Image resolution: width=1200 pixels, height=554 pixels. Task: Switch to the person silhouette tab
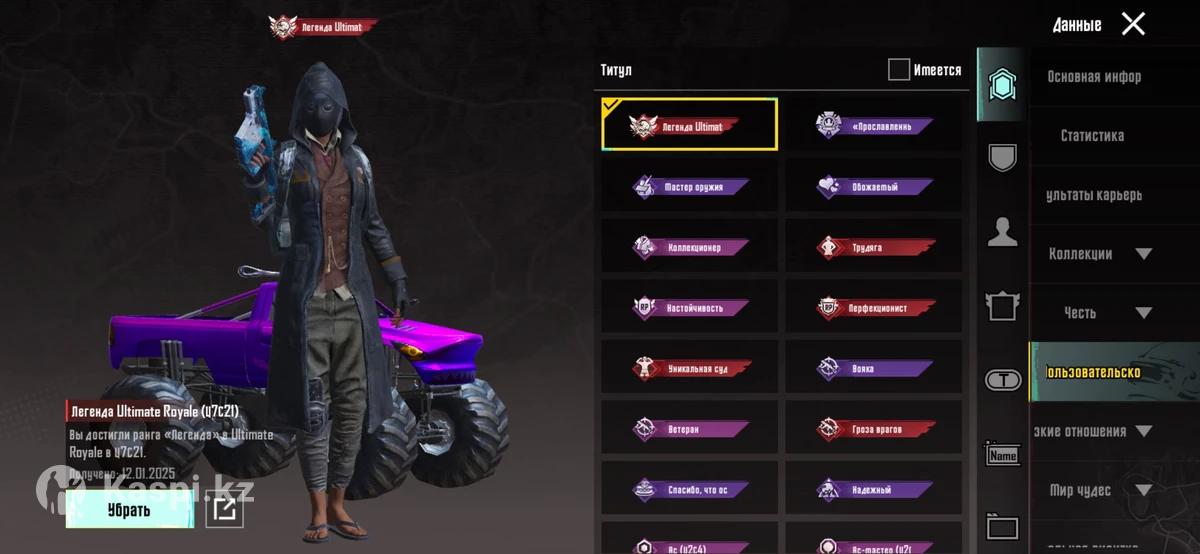coord(1002,233)
